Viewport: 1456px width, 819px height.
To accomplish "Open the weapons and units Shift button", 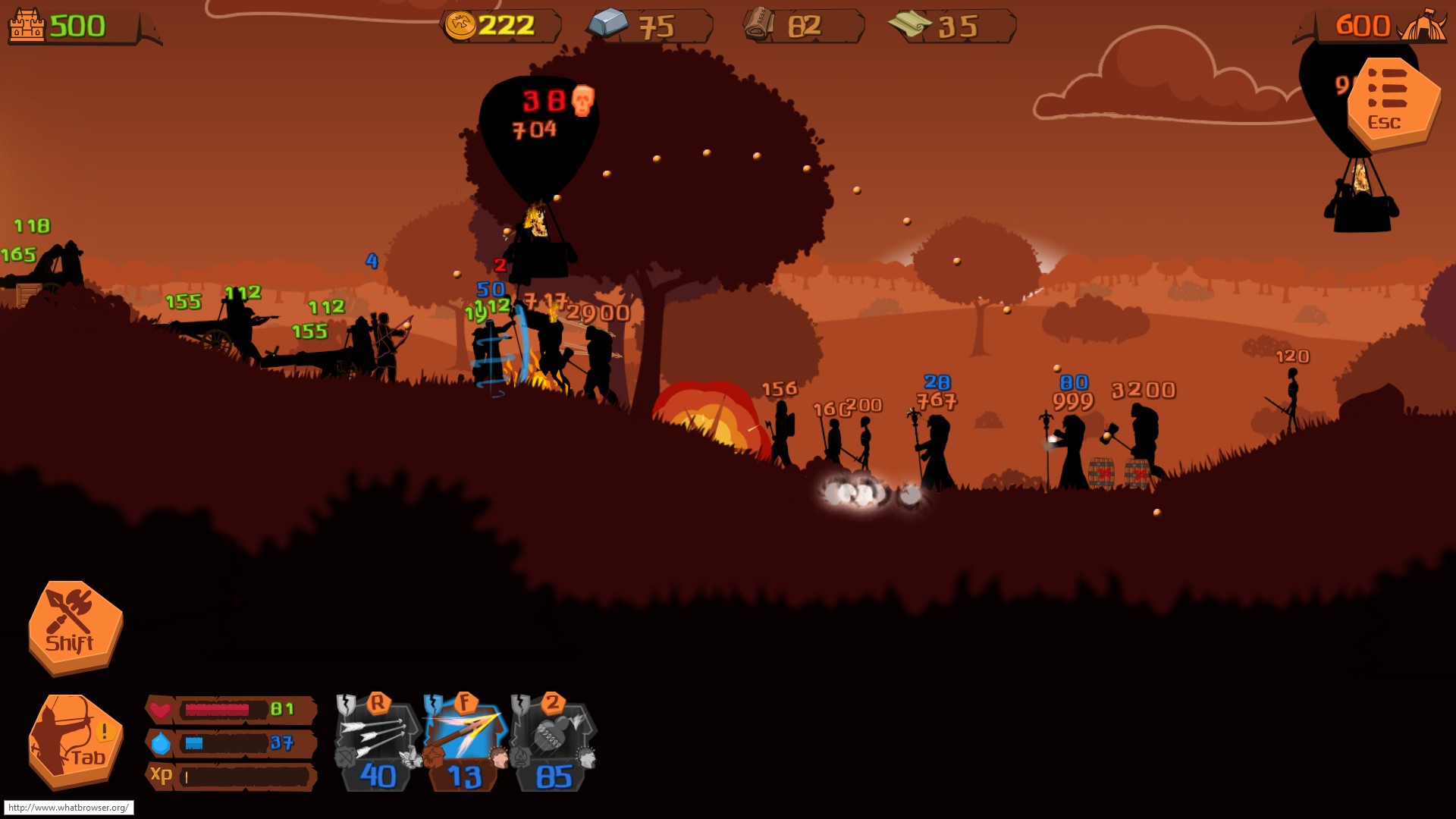I will 74,626.
